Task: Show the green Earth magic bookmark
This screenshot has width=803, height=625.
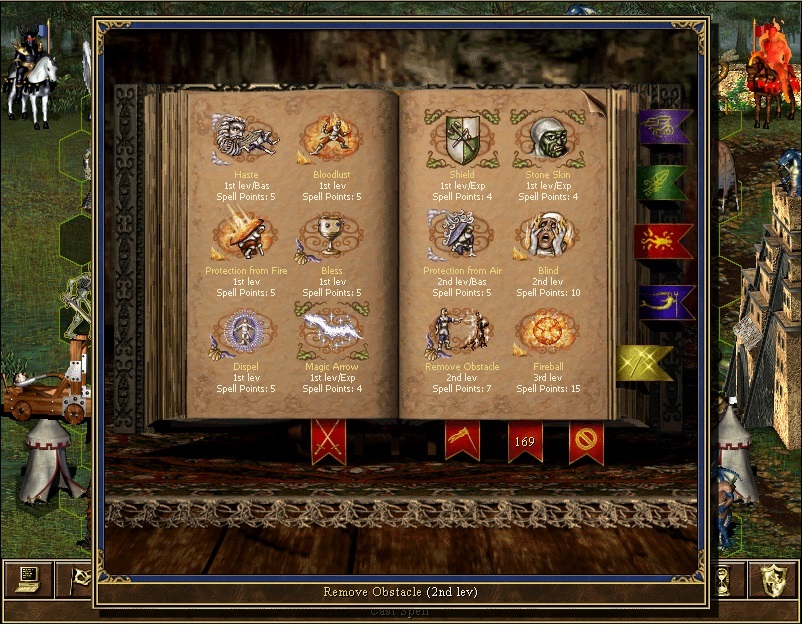Action: (662, 183)
